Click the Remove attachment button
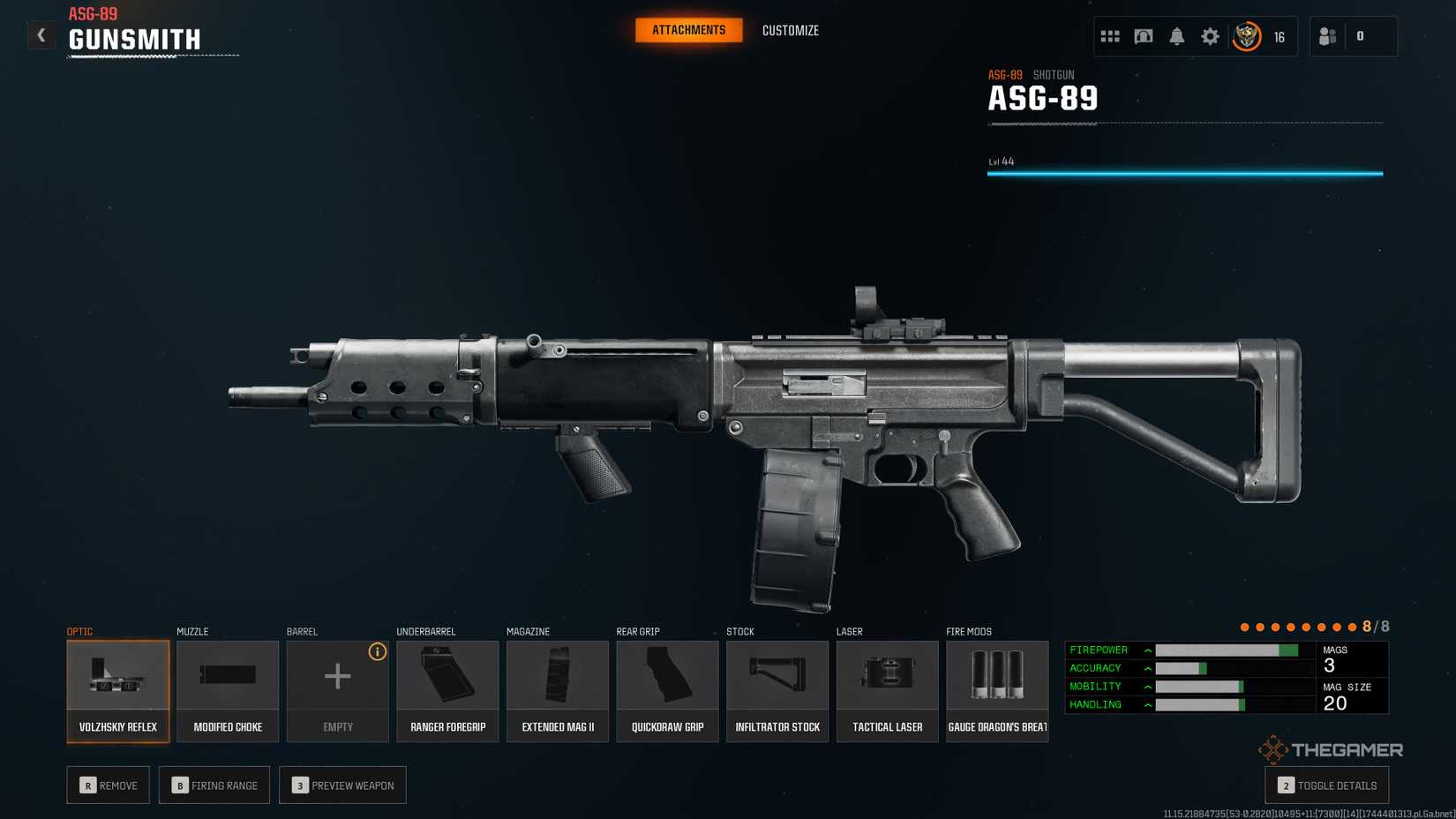 click(109, 785)
